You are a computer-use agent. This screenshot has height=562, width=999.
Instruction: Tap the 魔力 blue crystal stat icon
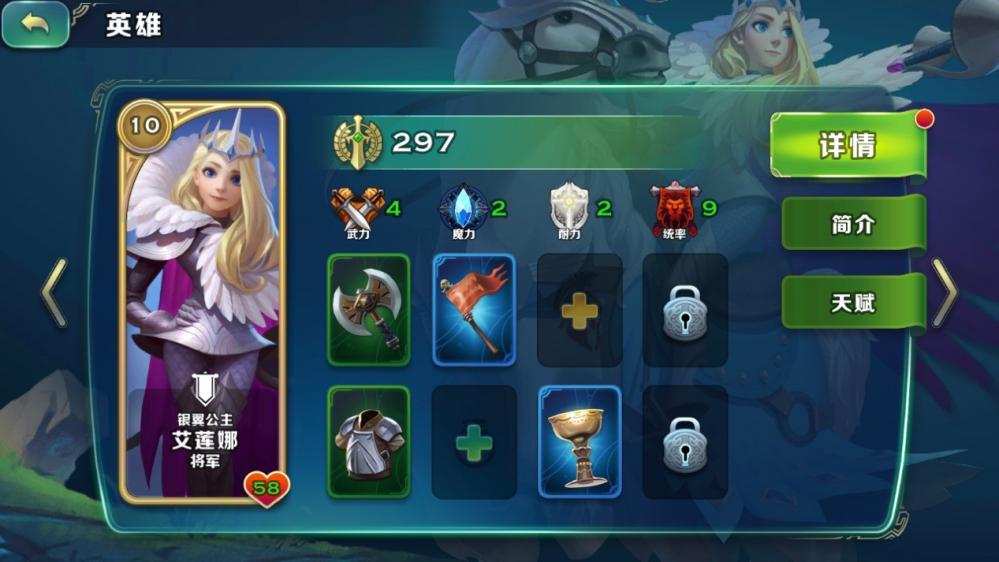(464, 207)
